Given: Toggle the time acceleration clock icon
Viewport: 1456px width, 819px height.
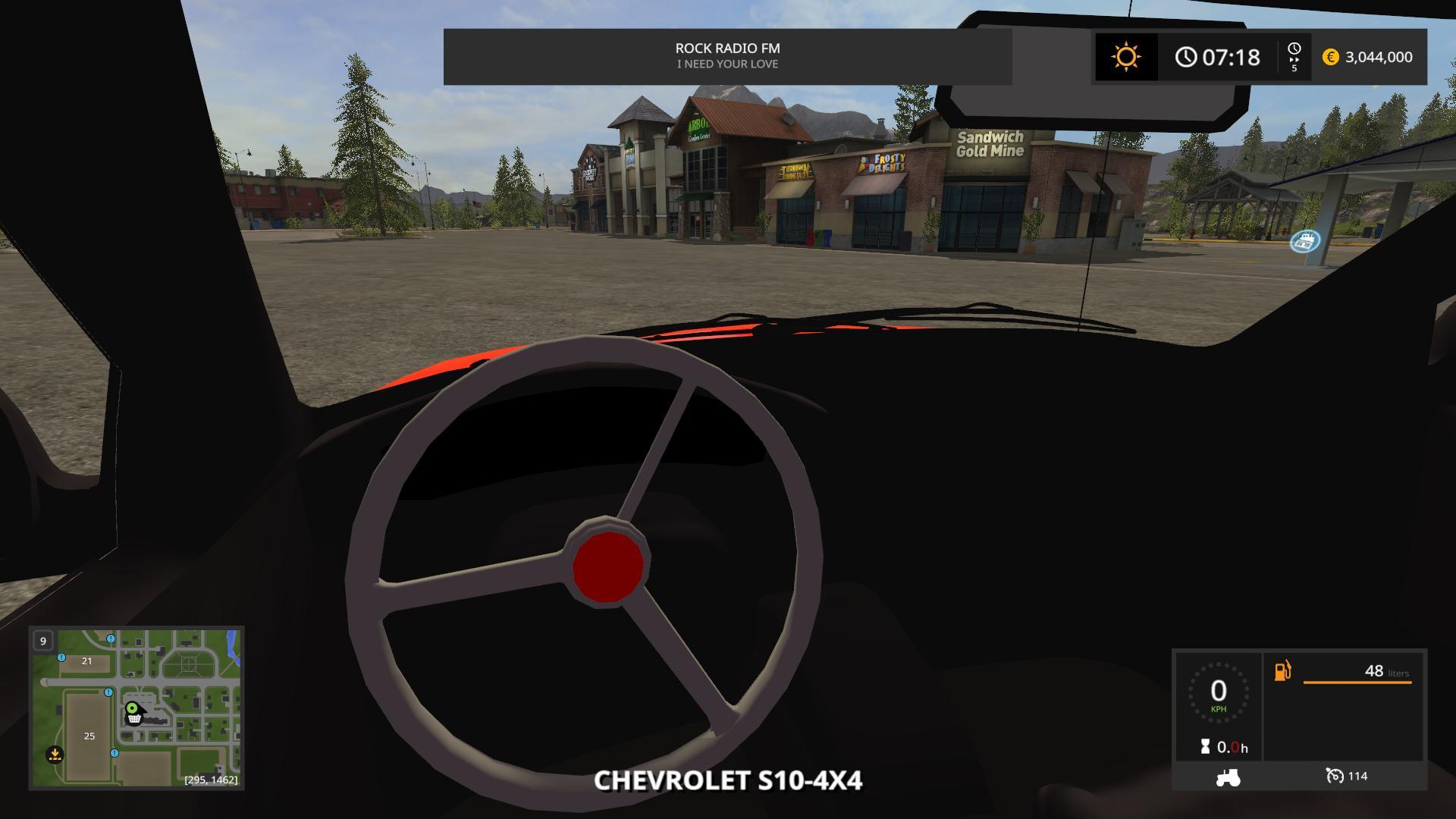Looking at the screenshot, I should pyautogui.click(x=1294, y=50).
